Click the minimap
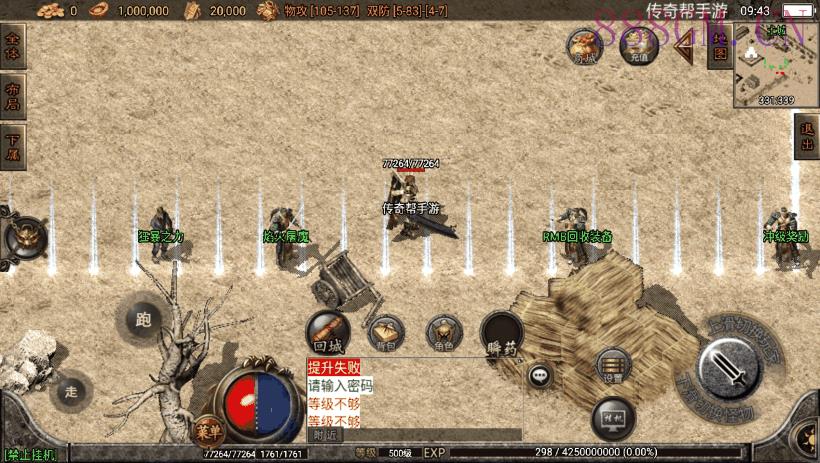This screenshot has width=820, height=463. point(776,64)
